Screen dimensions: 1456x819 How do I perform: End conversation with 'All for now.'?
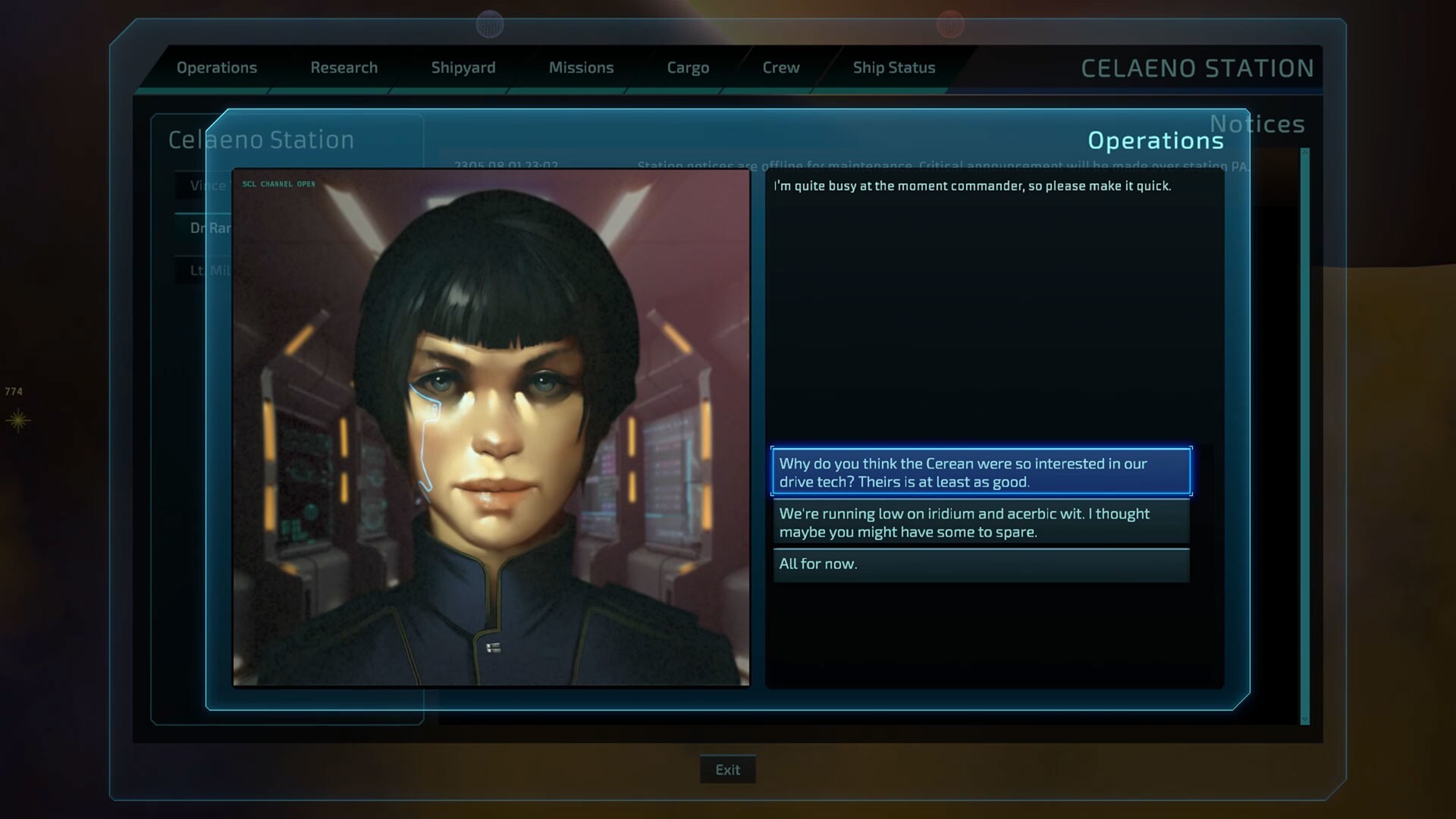pos(981,564)
